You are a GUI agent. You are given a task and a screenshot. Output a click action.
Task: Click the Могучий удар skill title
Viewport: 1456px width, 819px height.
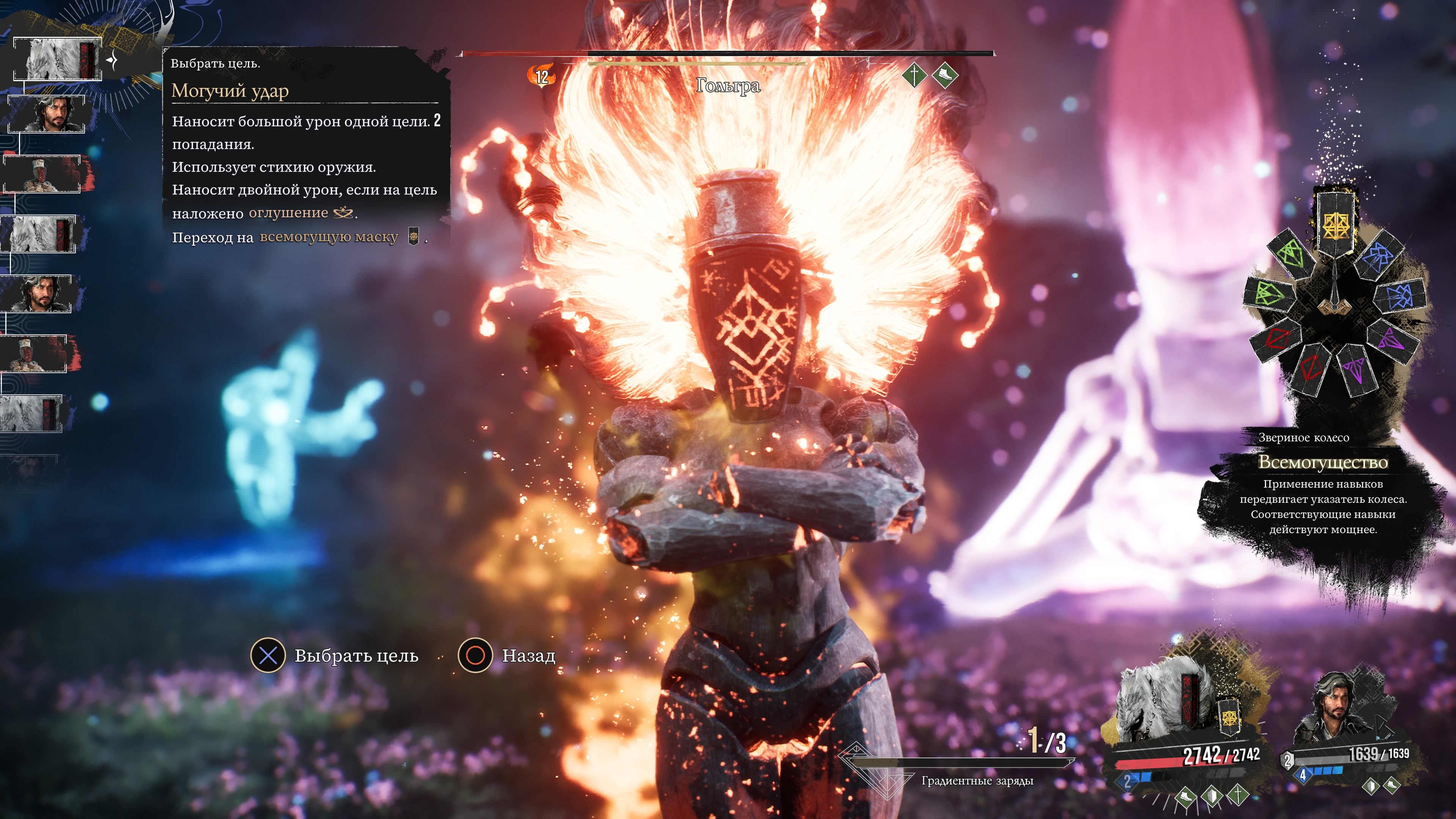pos(230,91)
